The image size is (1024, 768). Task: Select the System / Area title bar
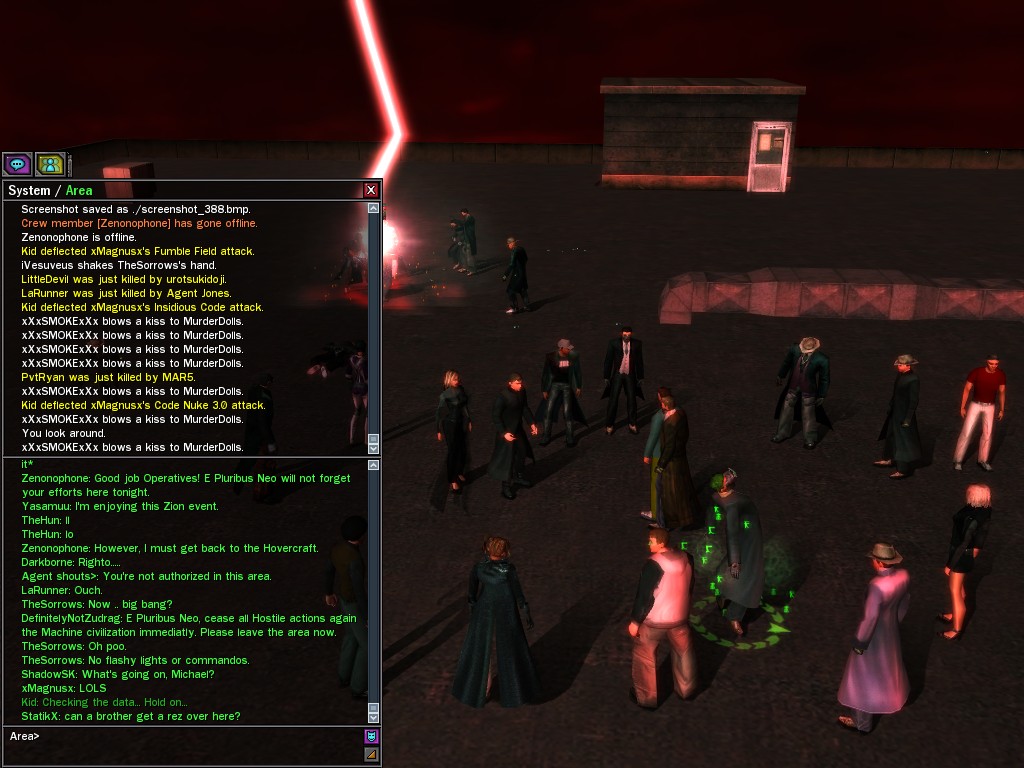click(x=180, y=190)
